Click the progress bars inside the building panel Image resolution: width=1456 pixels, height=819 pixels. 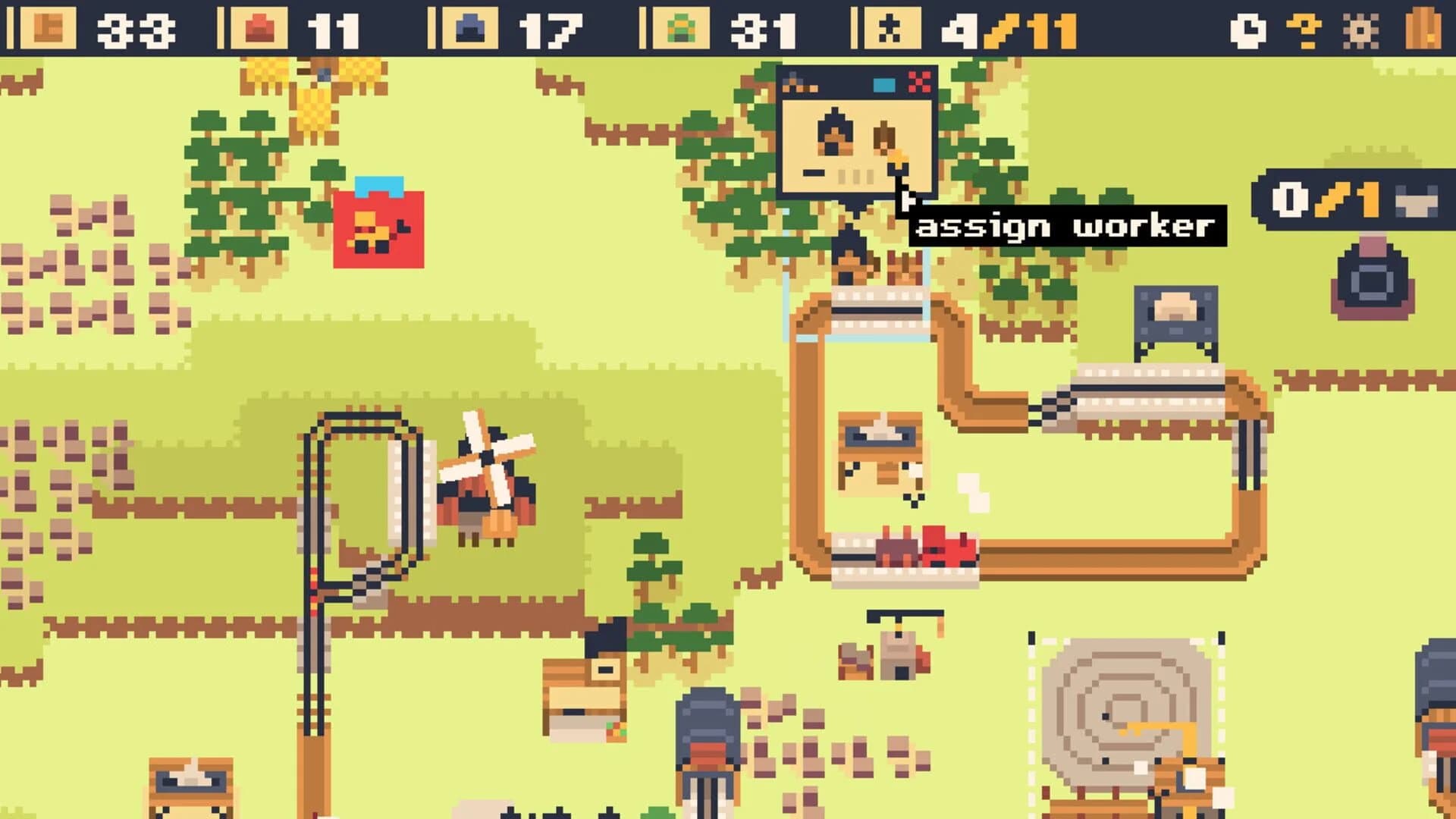click(855, 175)
